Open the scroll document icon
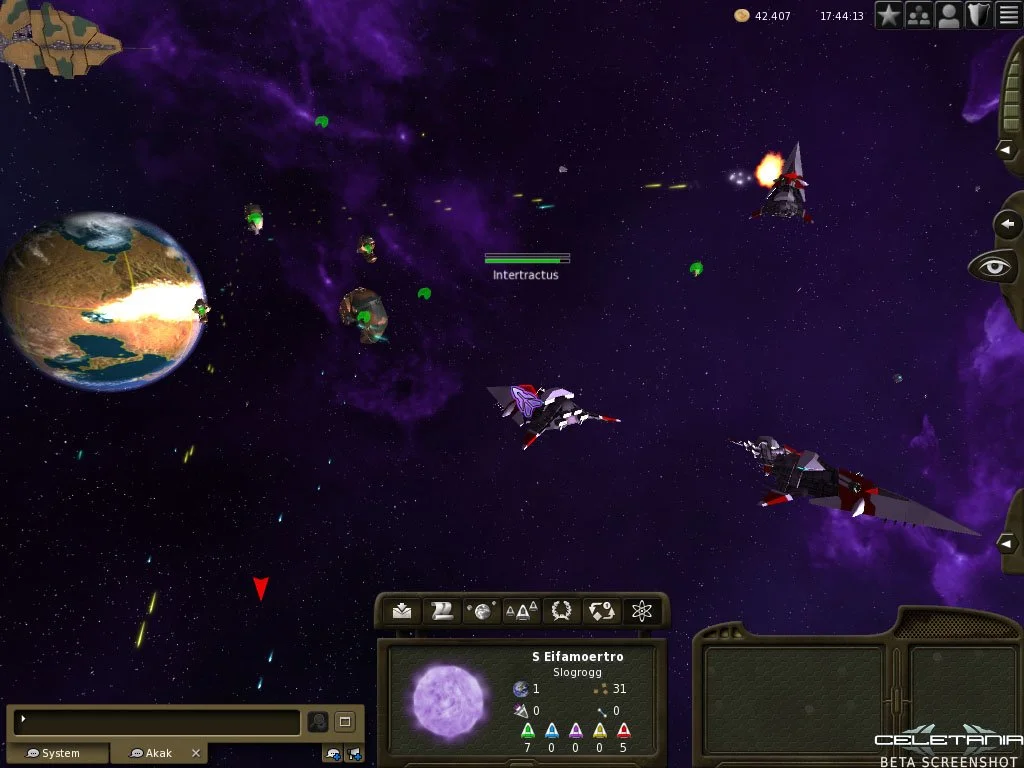1024x768 pixels. tap(442, 611)
